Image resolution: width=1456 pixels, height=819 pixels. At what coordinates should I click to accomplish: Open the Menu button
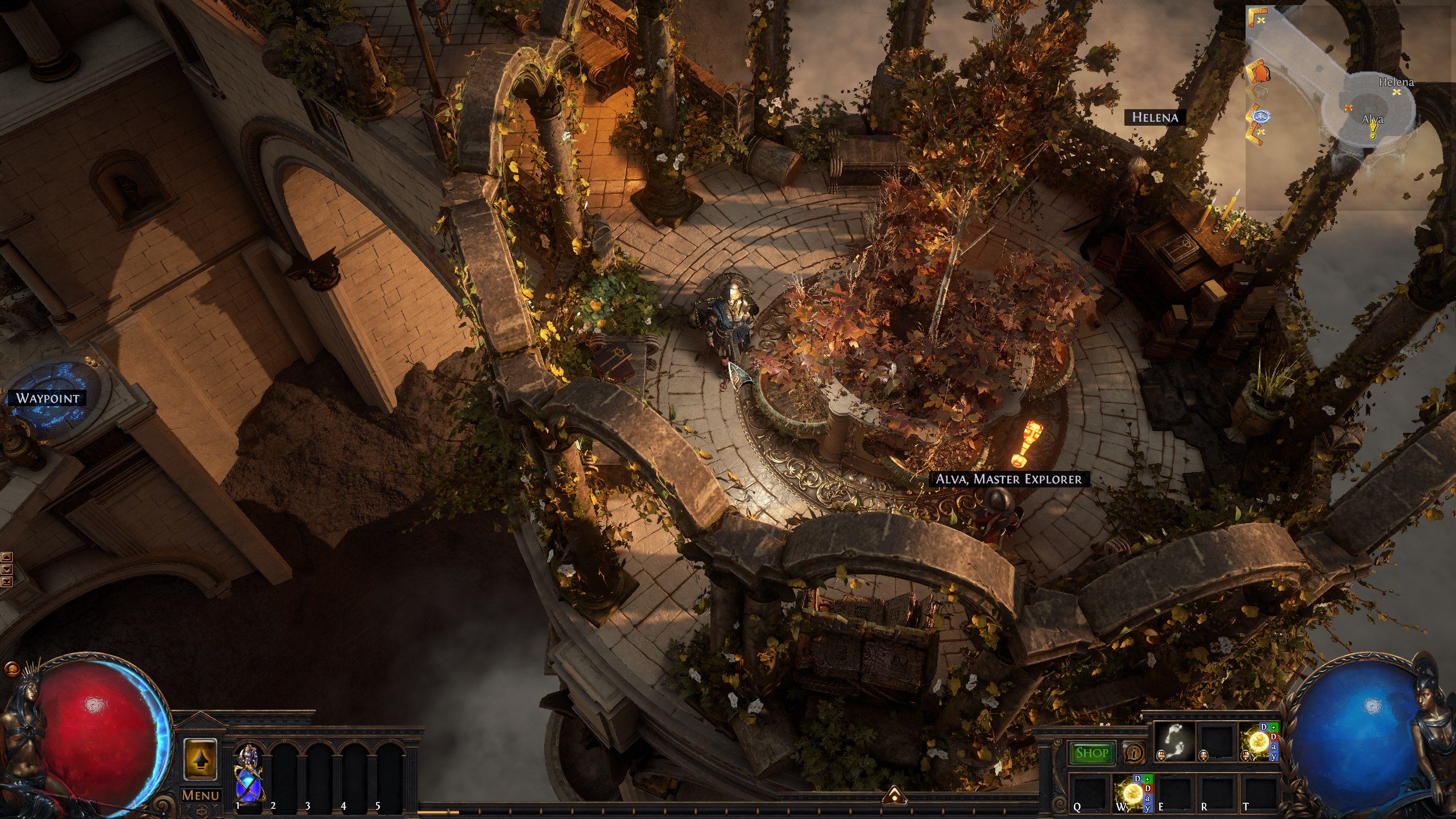coord(200,795)
